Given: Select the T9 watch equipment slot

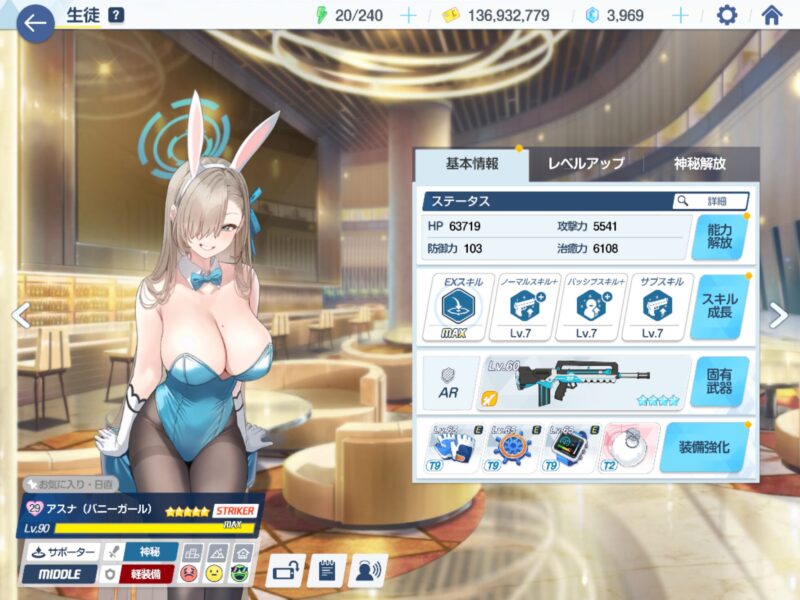Looking at the screenshot, I should pos(566,447).
